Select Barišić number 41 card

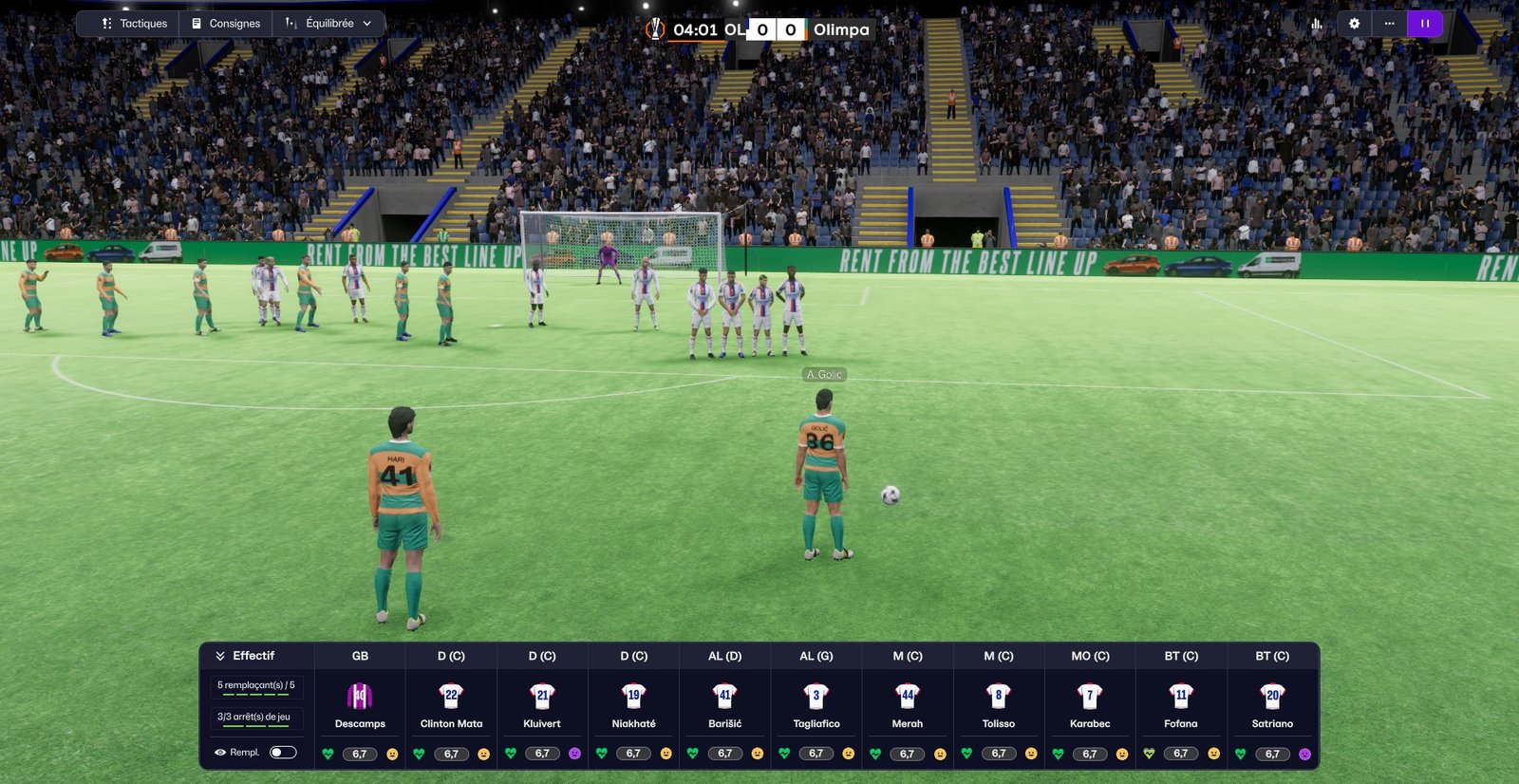tap(724, 705)
